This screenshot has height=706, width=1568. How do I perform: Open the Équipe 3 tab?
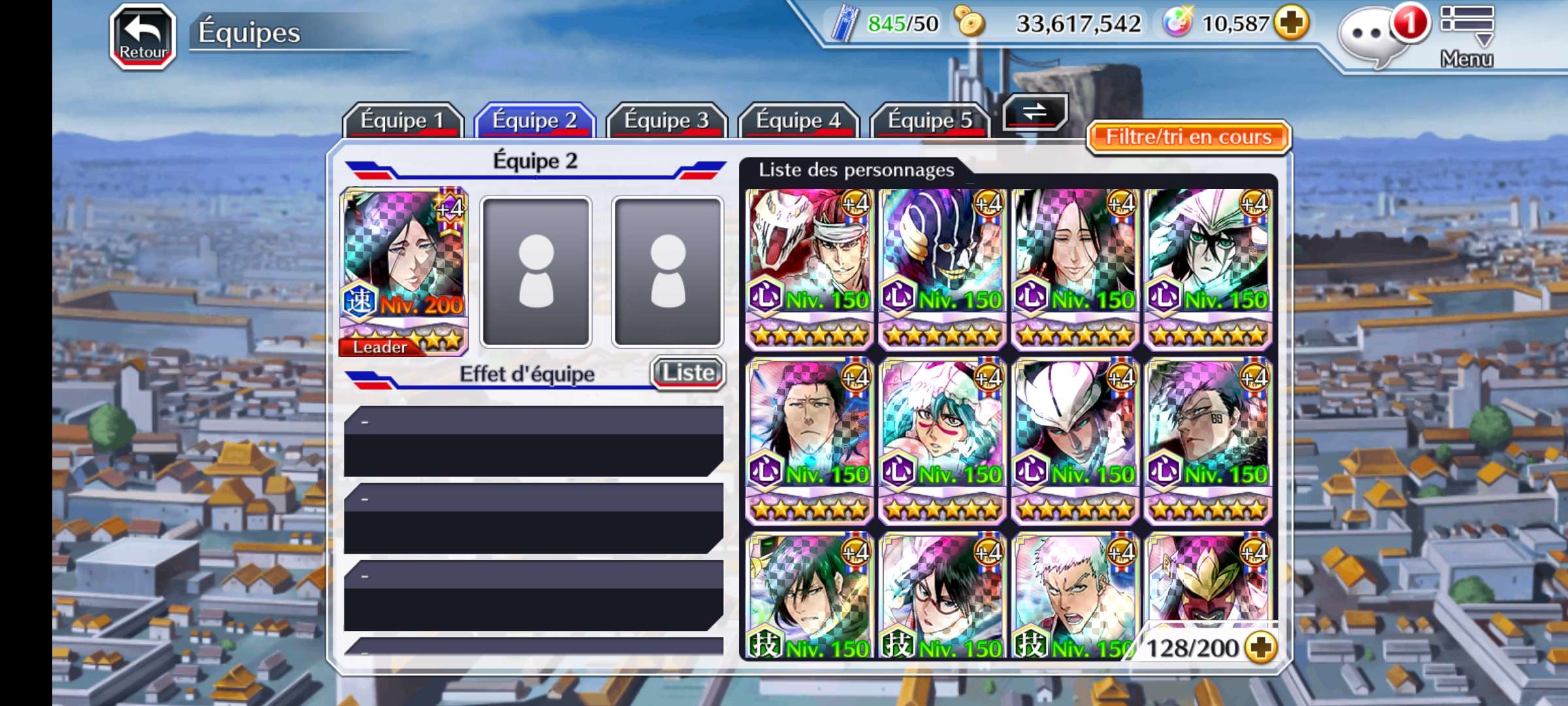coord(666,120)
